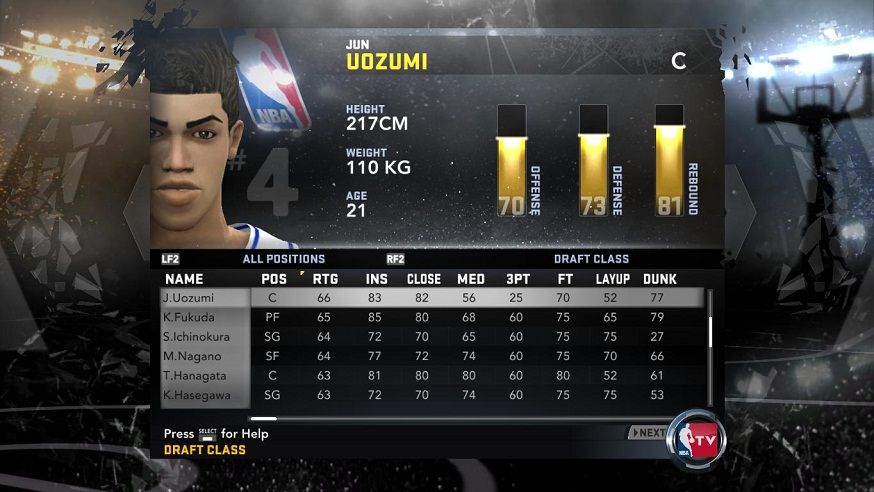874x492 pixels.
Task: Sort by the 3PT column header
Action: 516,278
